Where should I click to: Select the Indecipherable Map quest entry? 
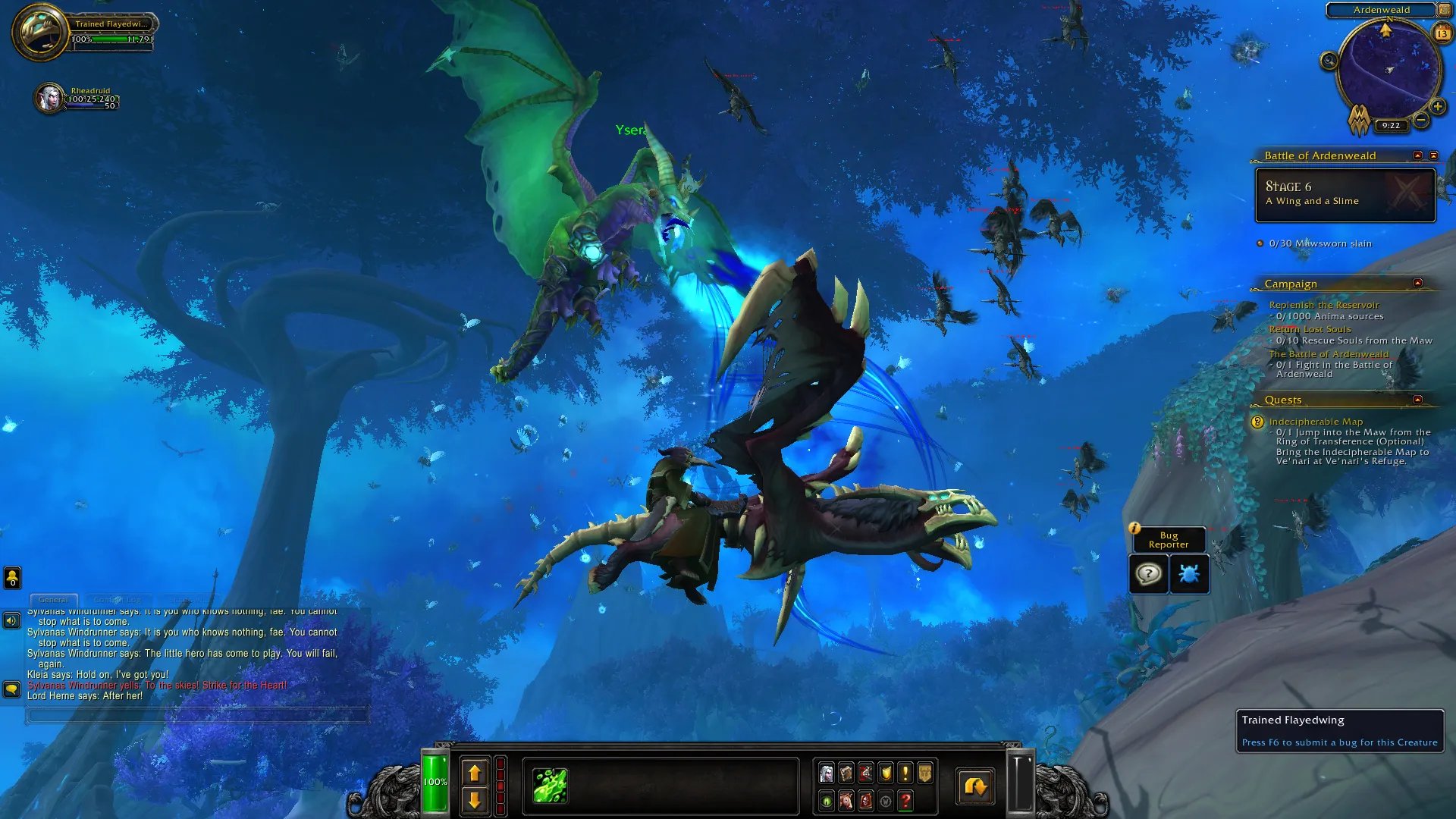click(x=1316, y=422)
